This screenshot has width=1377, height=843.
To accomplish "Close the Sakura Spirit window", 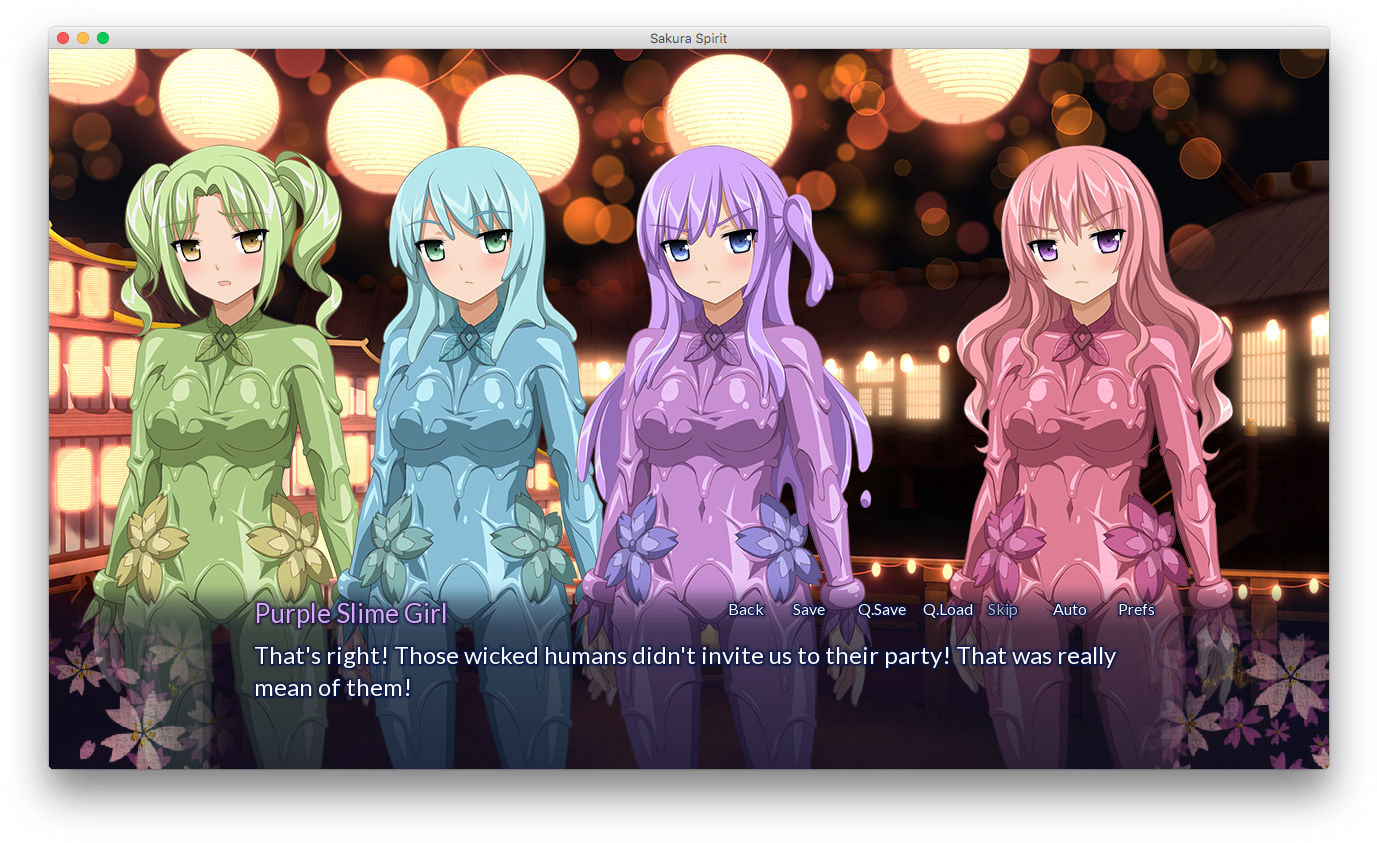I will [63, 38].
